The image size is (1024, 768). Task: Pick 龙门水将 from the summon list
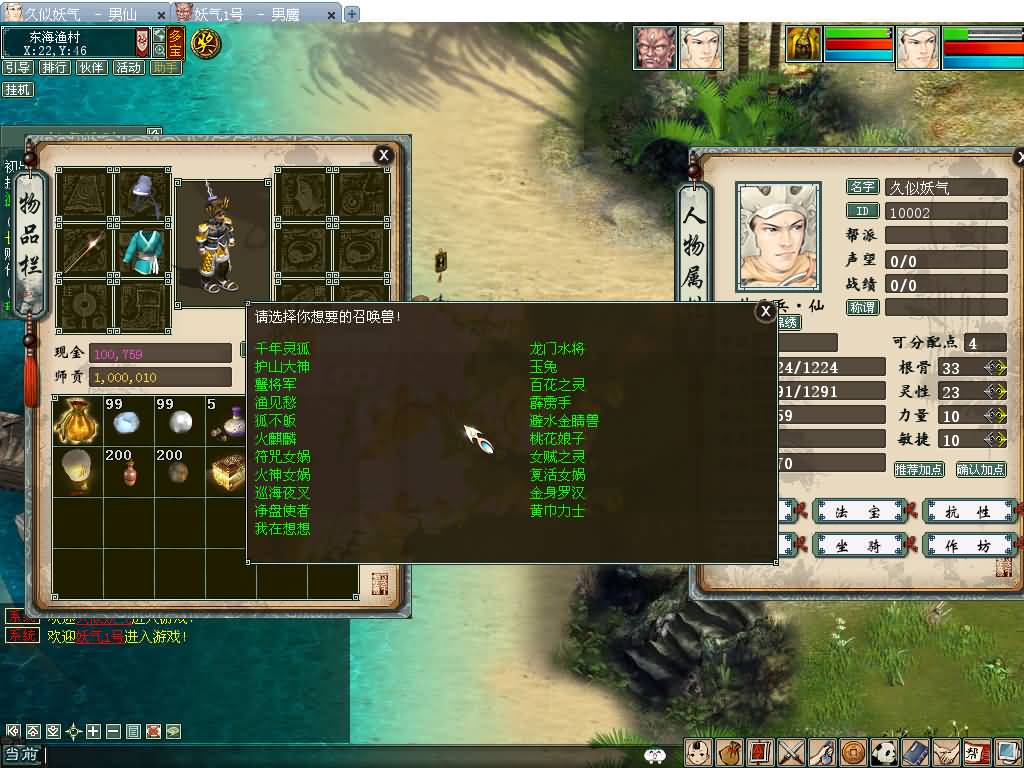point(557,349)
